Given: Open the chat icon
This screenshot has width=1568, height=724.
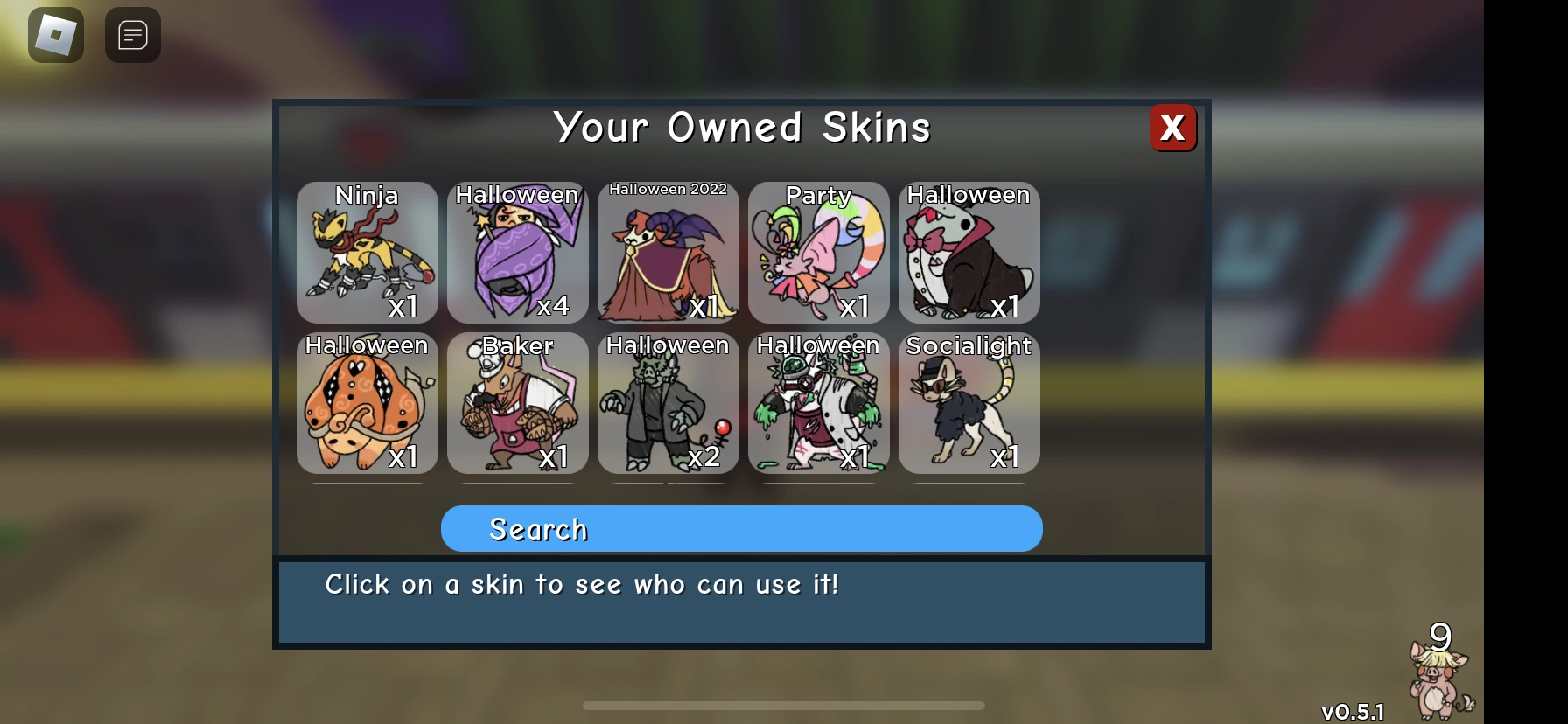Looking at the screenshot, I should coord(132,35).
